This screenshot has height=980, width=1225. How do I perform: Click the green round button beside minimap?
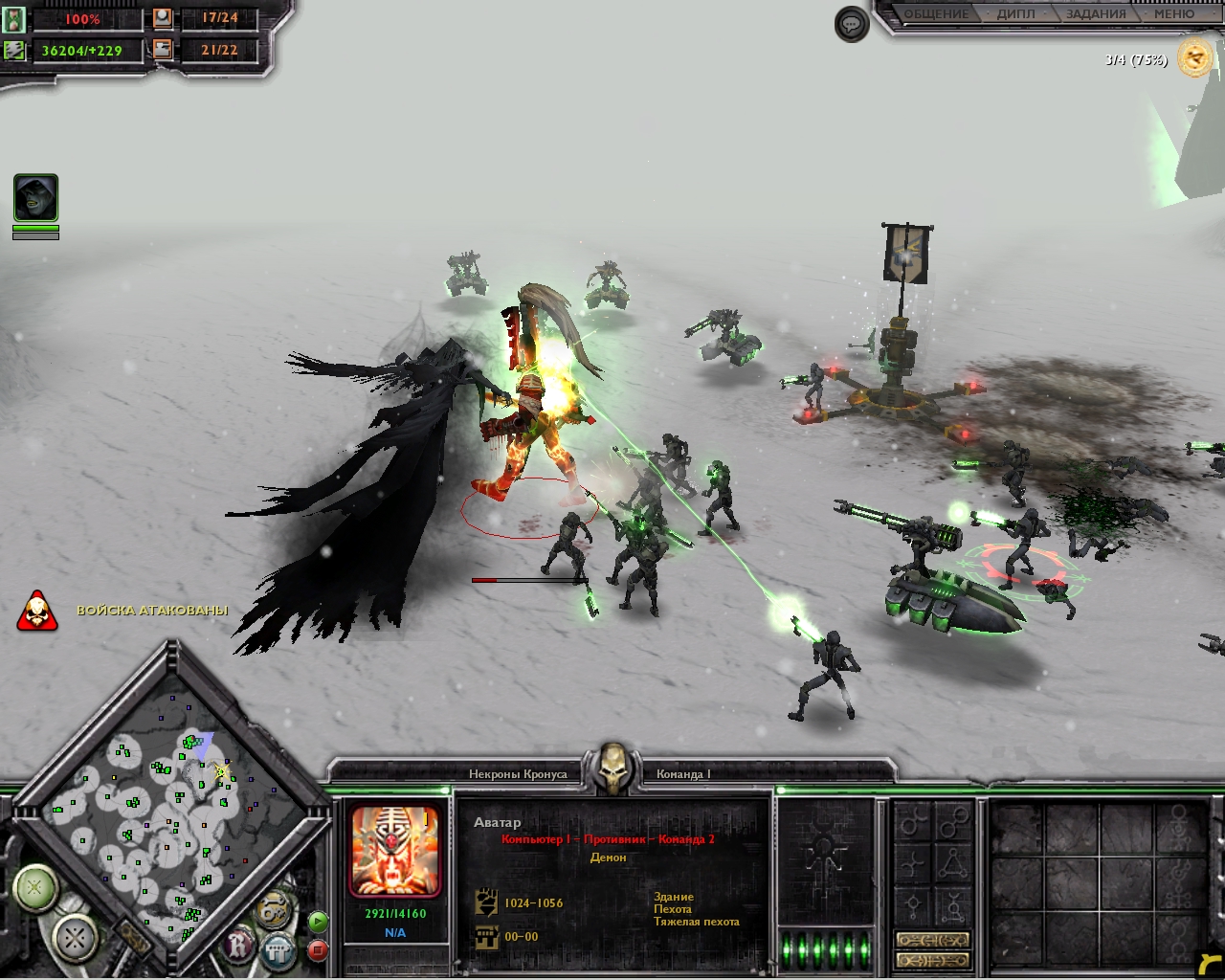pyautogui.click(x=35, y=887)
